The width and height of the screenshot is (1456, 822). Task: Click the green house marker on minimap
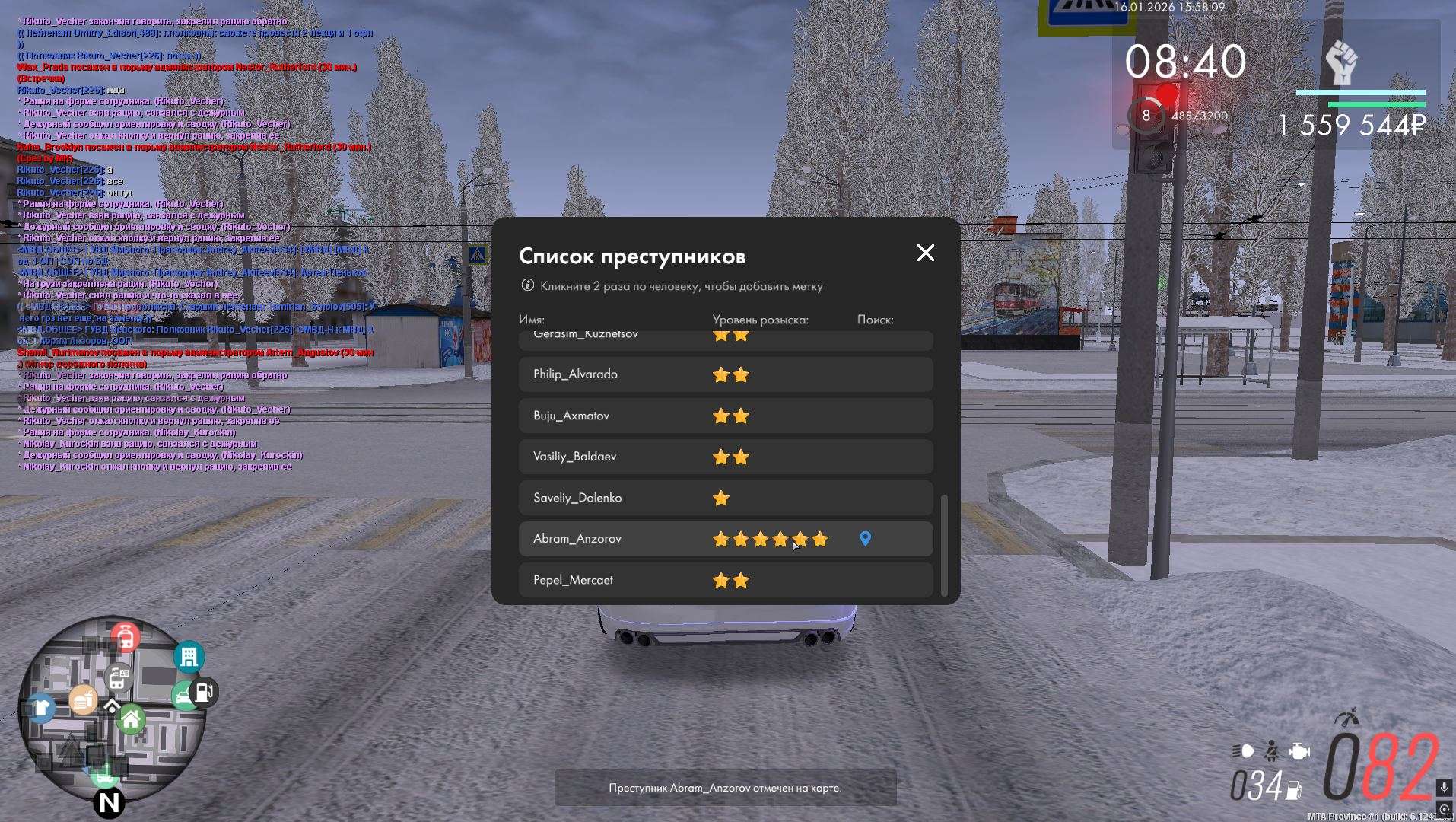click(x=131, y=718)
